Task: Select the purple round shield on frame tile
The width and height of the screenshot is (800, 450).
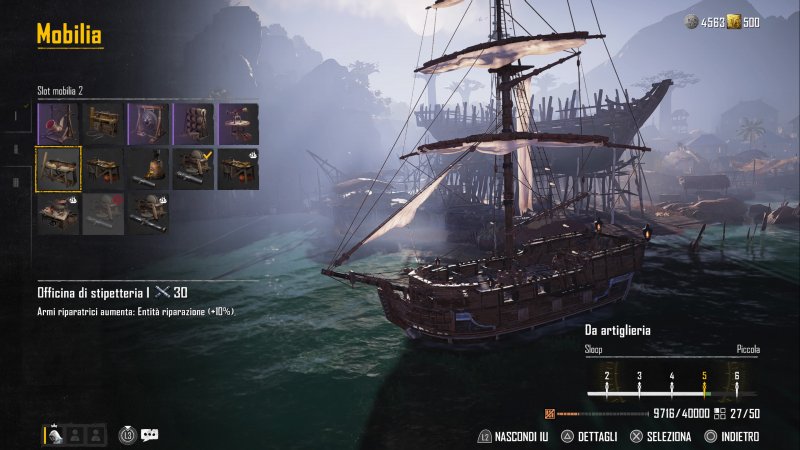Action: point(148,123)
